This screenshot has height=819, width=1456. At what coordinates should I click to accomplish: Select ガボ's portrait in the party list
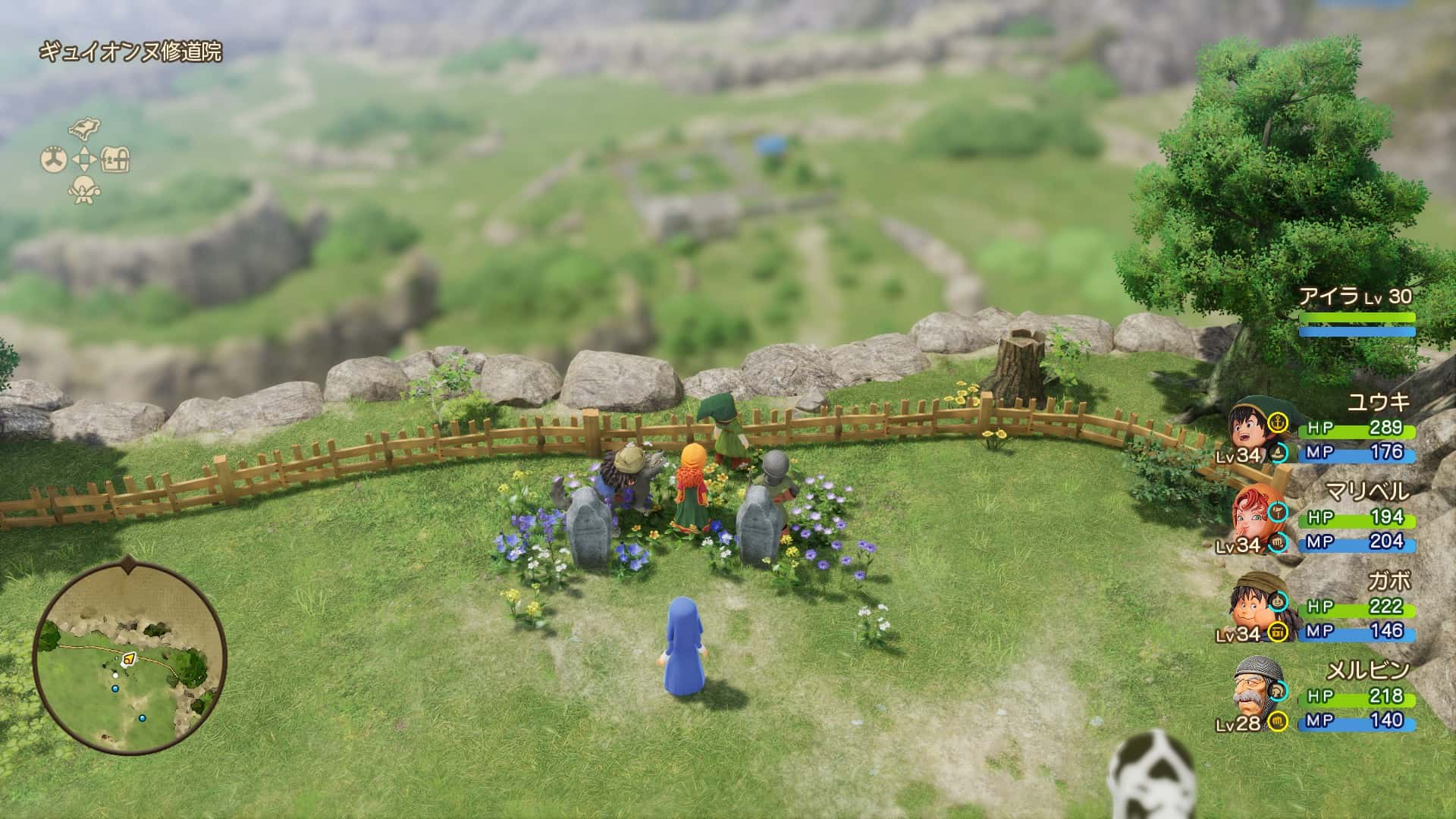(x=1254, y=609)
